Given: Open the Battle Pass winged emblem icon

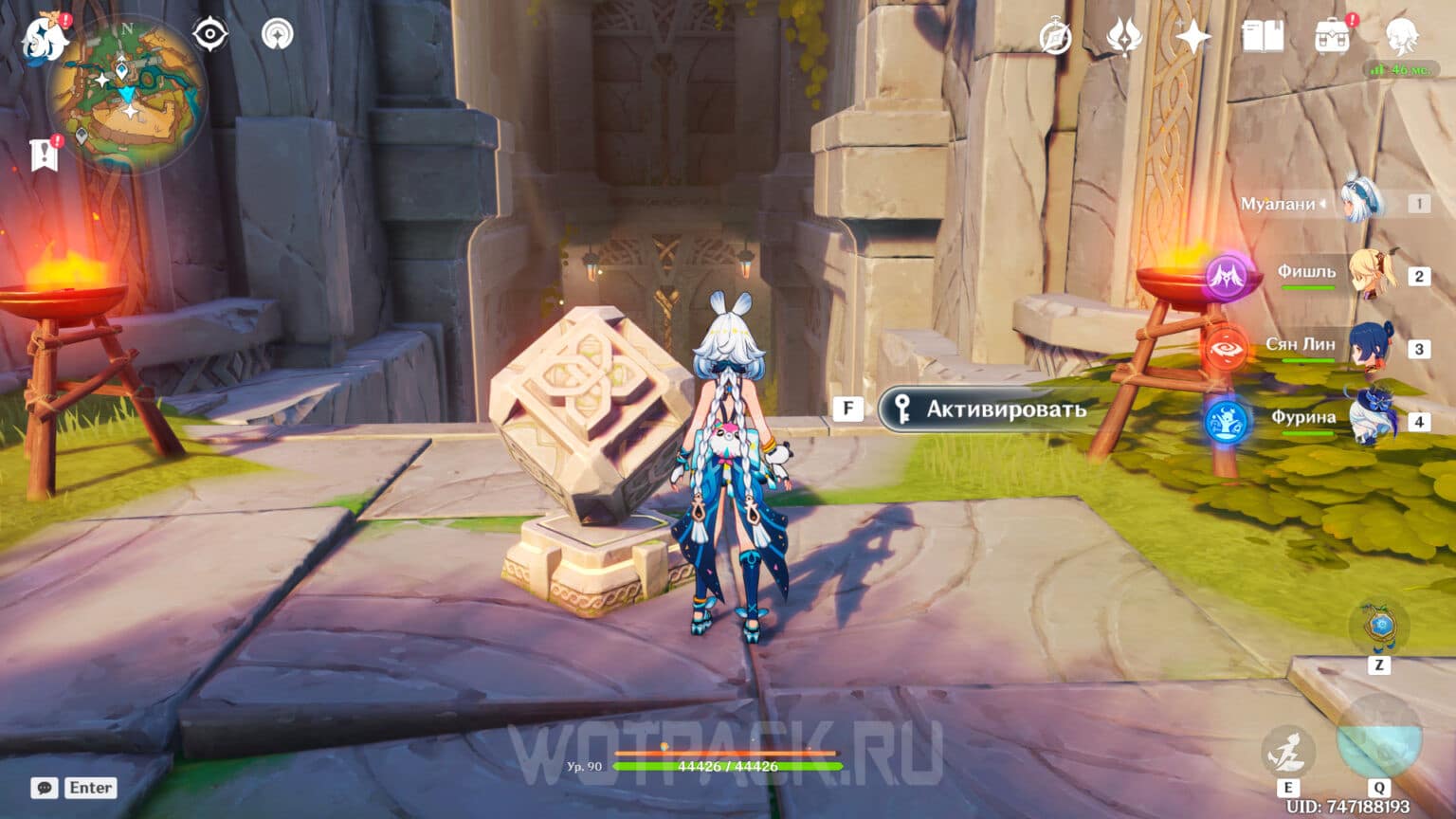Looking at the screenshot, I should (x=1123, y=33).
